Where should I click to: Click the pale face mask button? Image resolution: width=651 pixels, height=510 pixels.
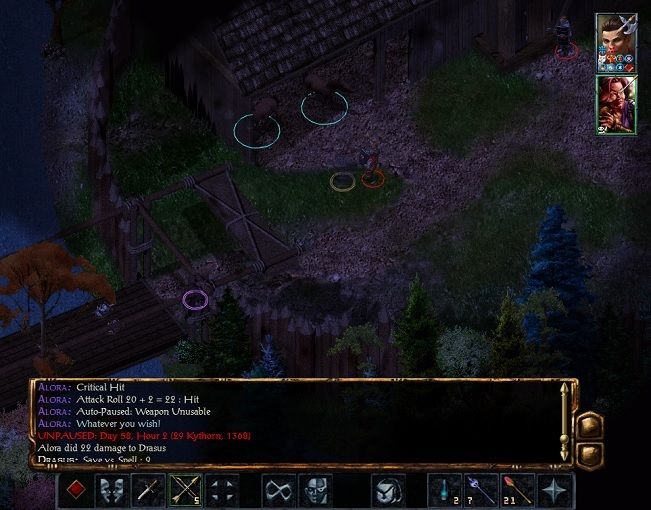(314, 490)
